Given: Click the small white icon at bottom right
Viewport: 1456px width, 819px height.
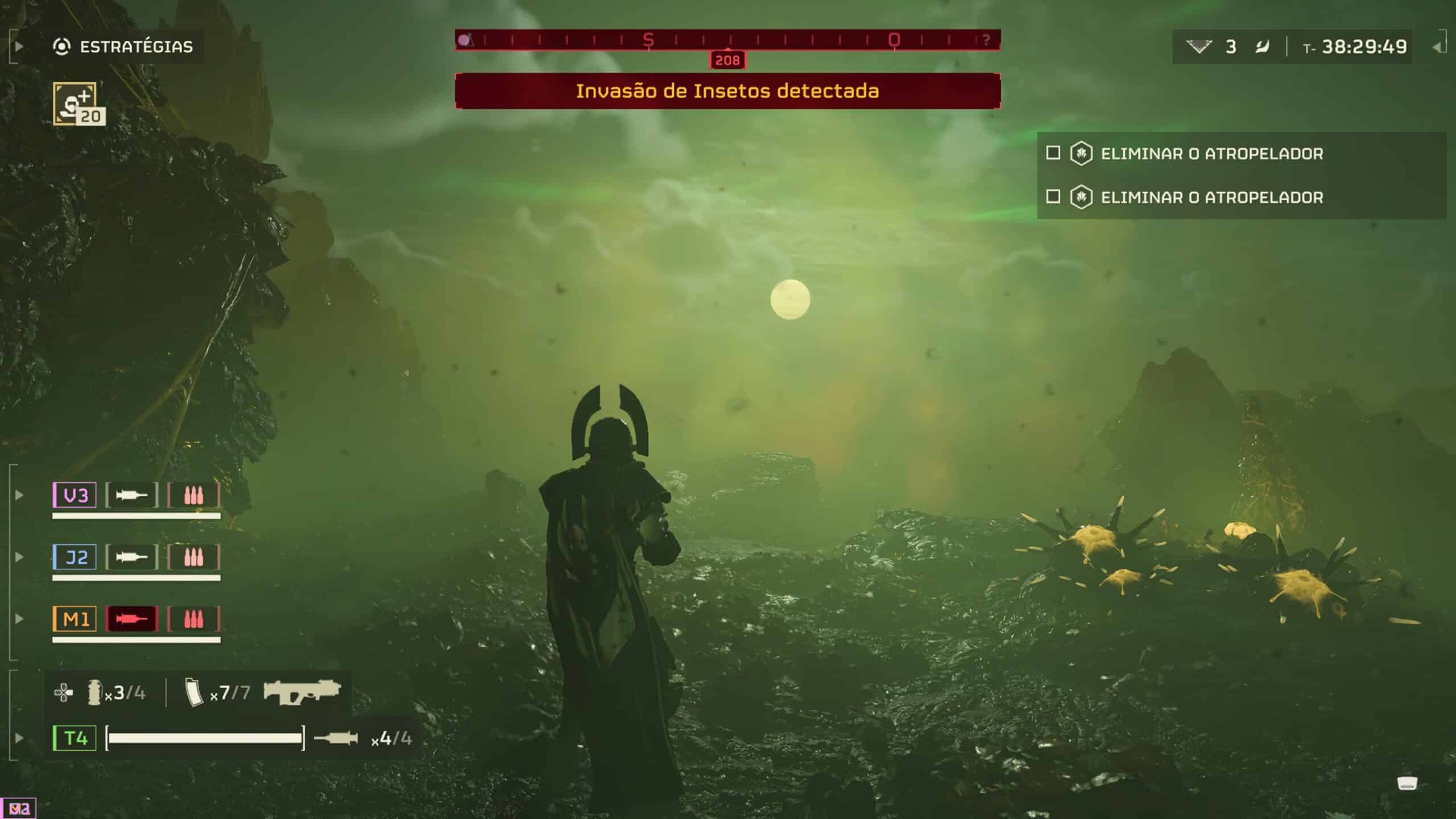Looking at the screenshot, I should [1407, 784].
